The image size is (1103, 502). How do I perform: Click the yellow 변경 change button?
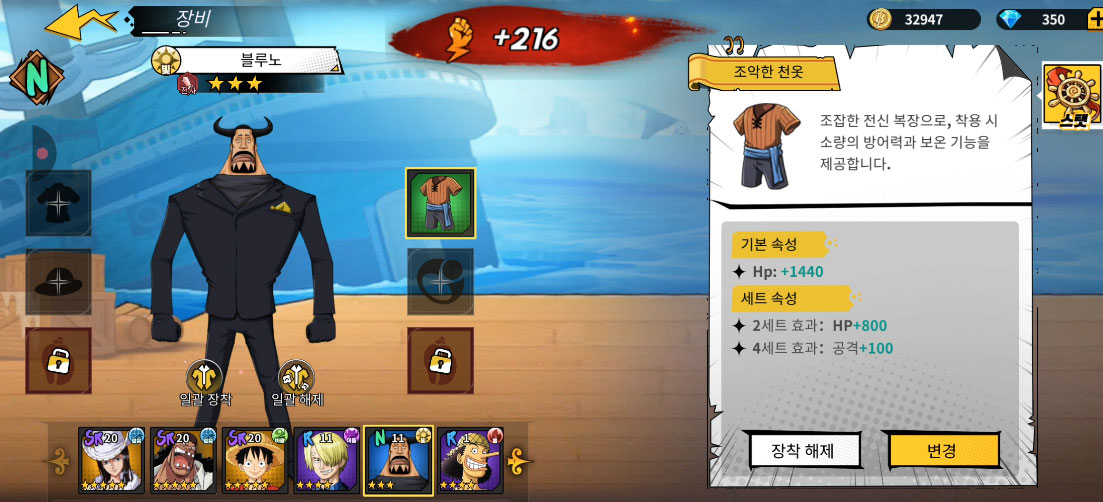coord(943,450)
